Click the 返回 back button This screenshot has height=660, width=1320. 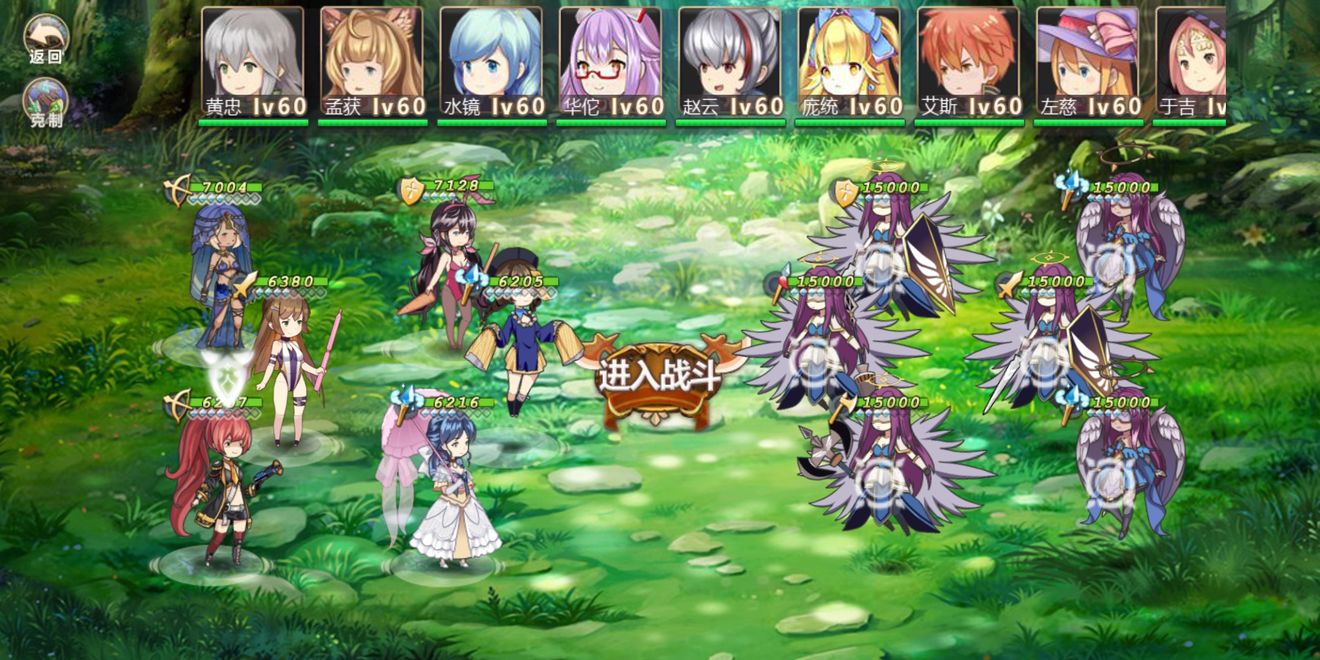click(x=46, y=38)
